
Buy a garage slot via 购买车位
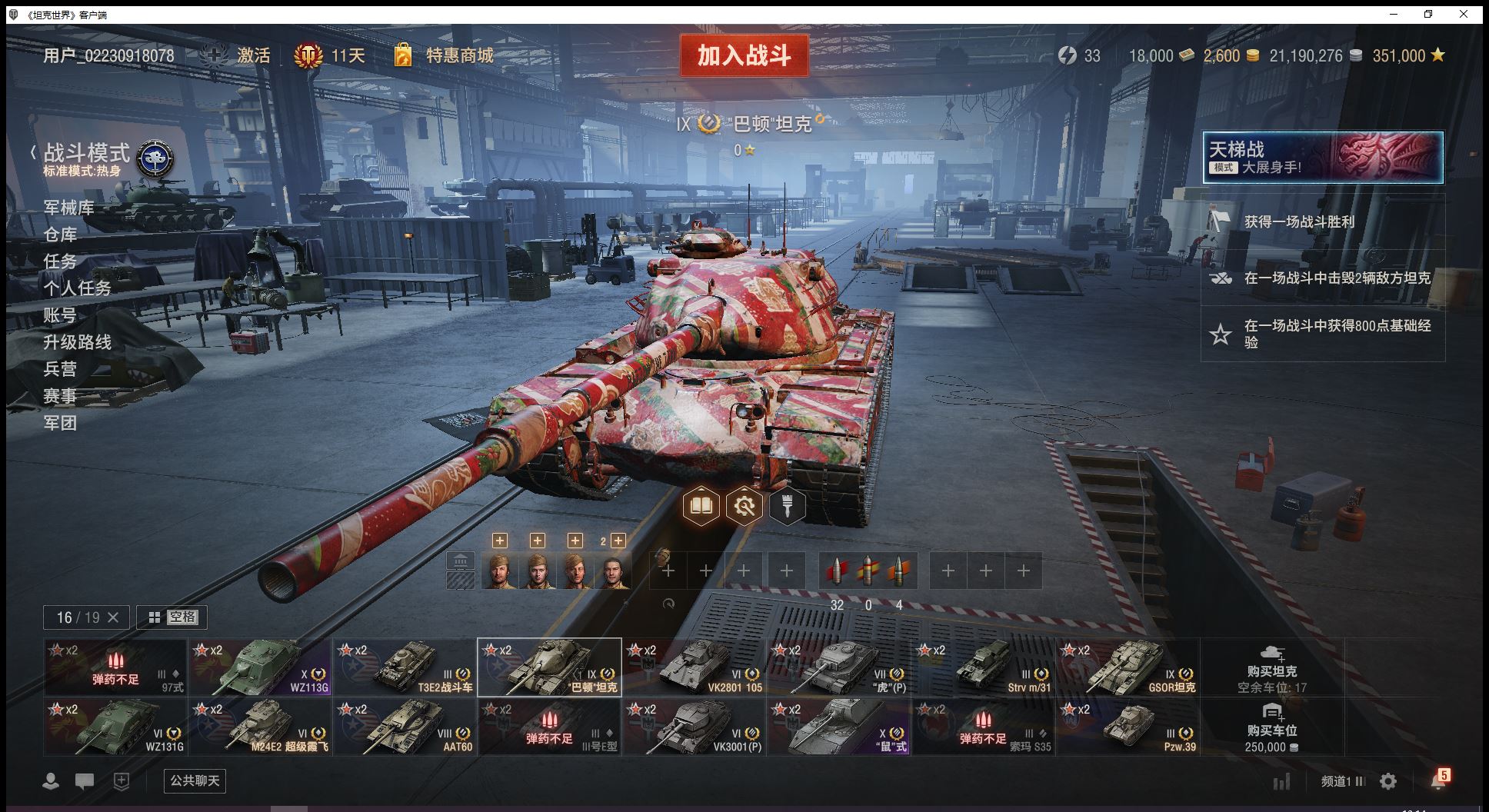tap(1271, 727)
